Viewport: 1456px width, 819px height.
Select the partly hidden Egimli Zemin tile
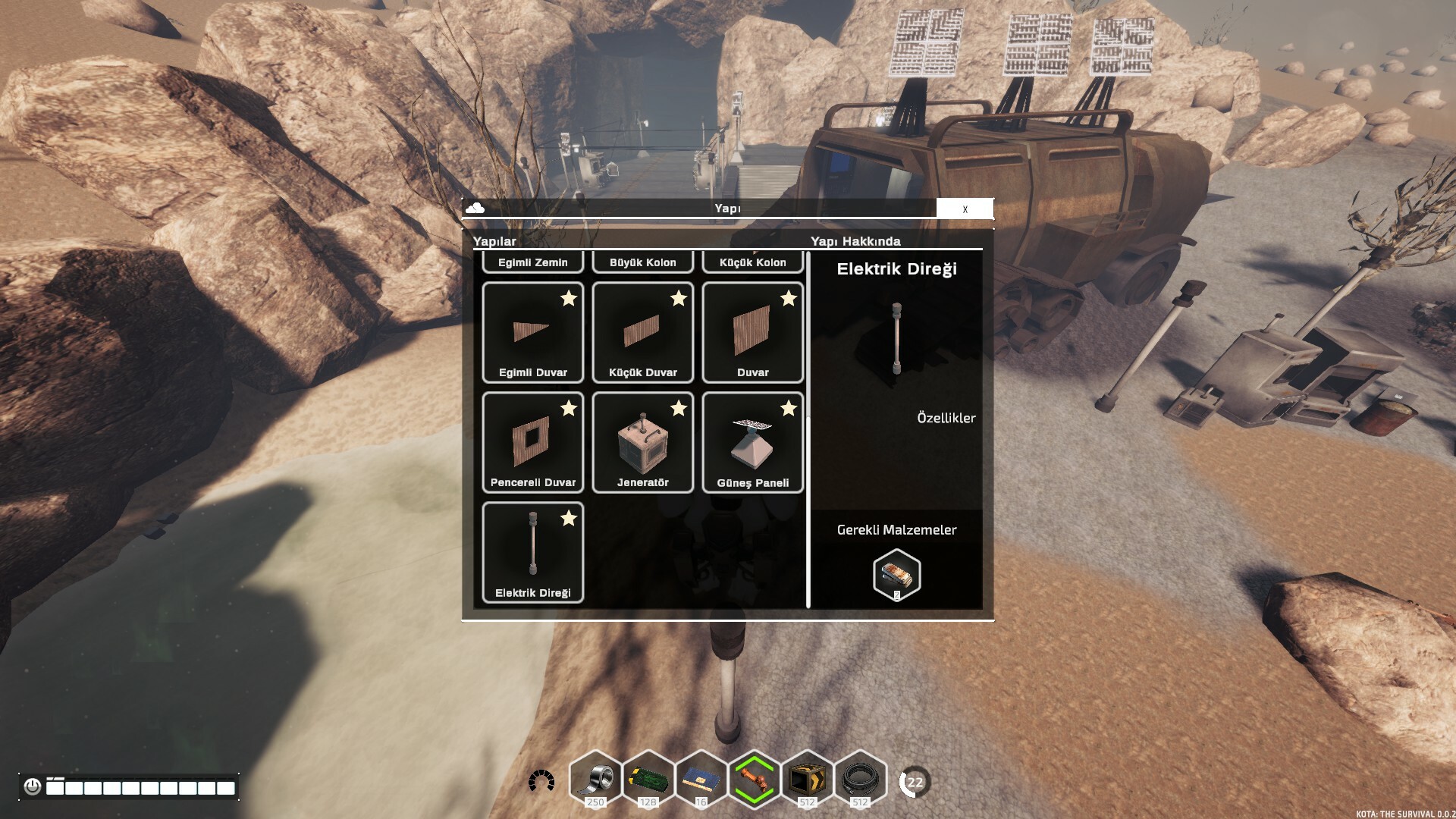coord(533,262)
